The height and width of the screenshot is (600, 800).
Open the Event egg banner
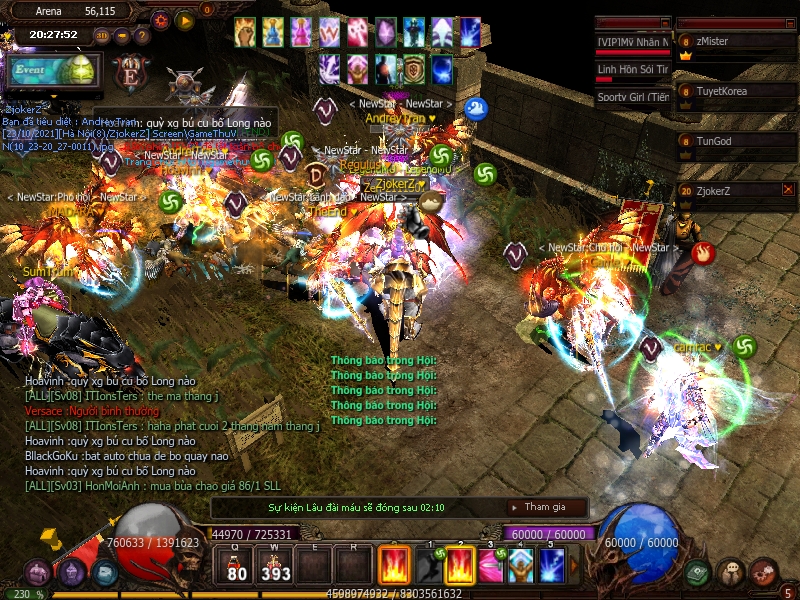click(x=52, y=72)
